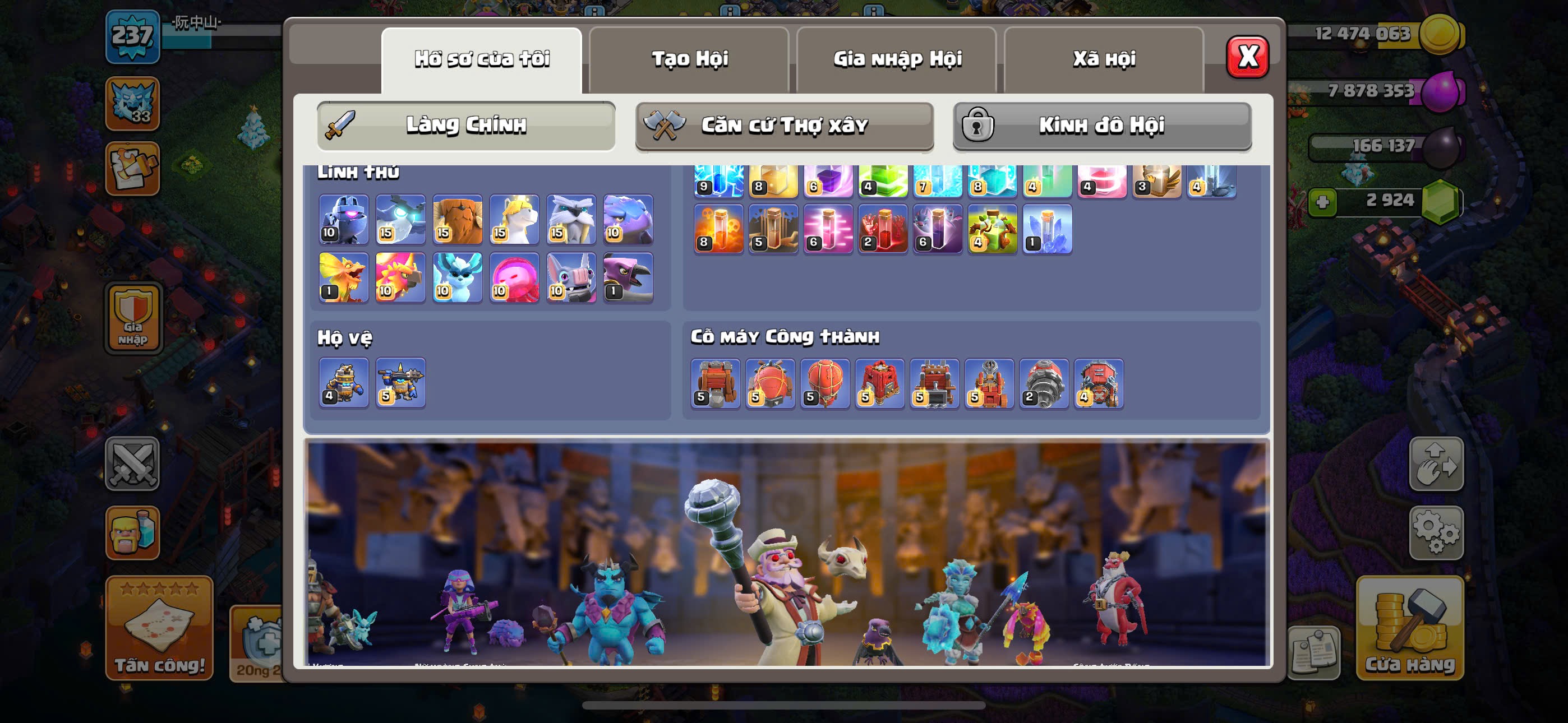Add gems with the green plus button
The image size is (1568, 723).
tap(1322, 201)
